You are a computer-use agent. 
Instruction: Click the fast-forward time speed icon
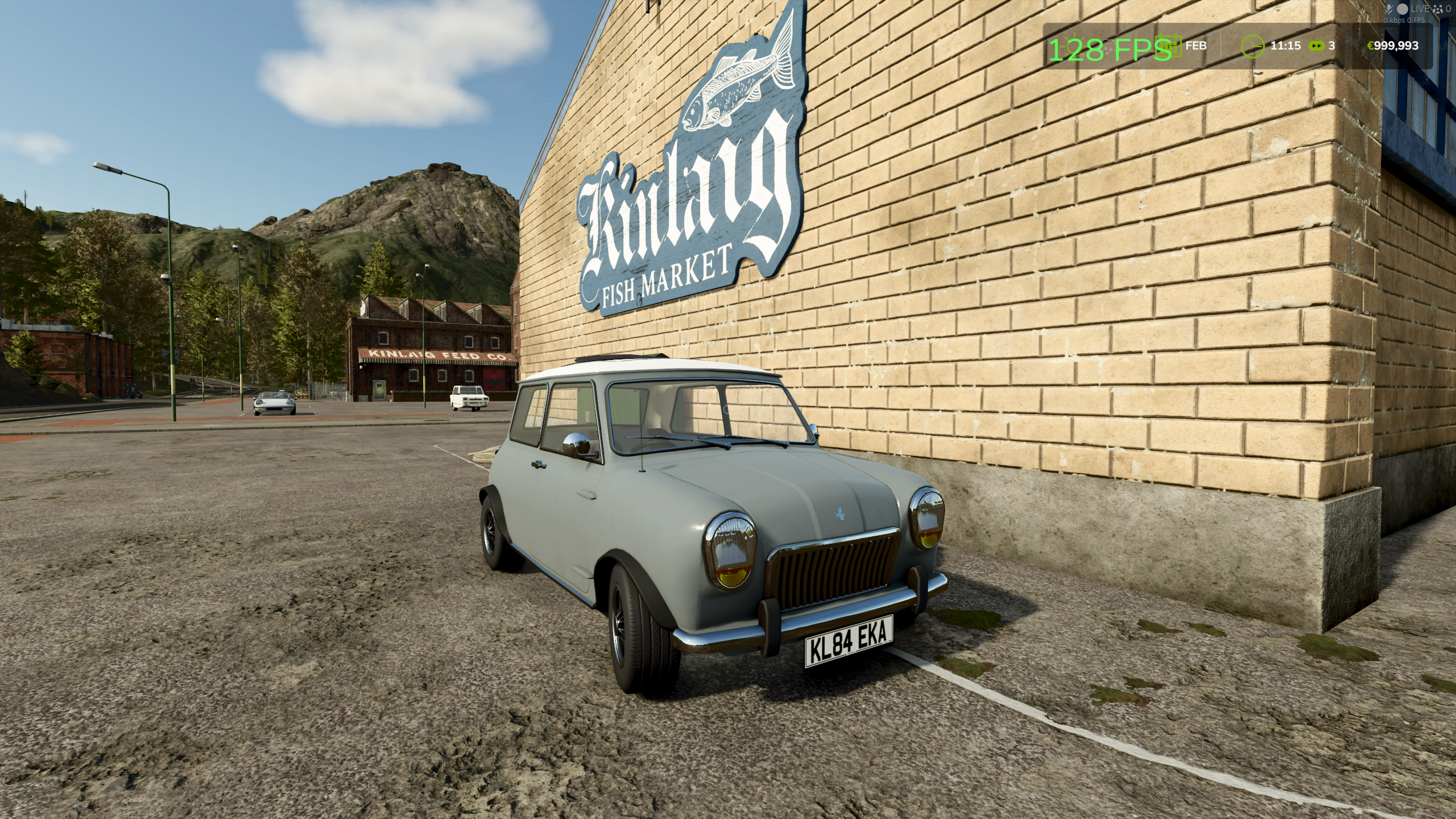(x=1316, y=45)
